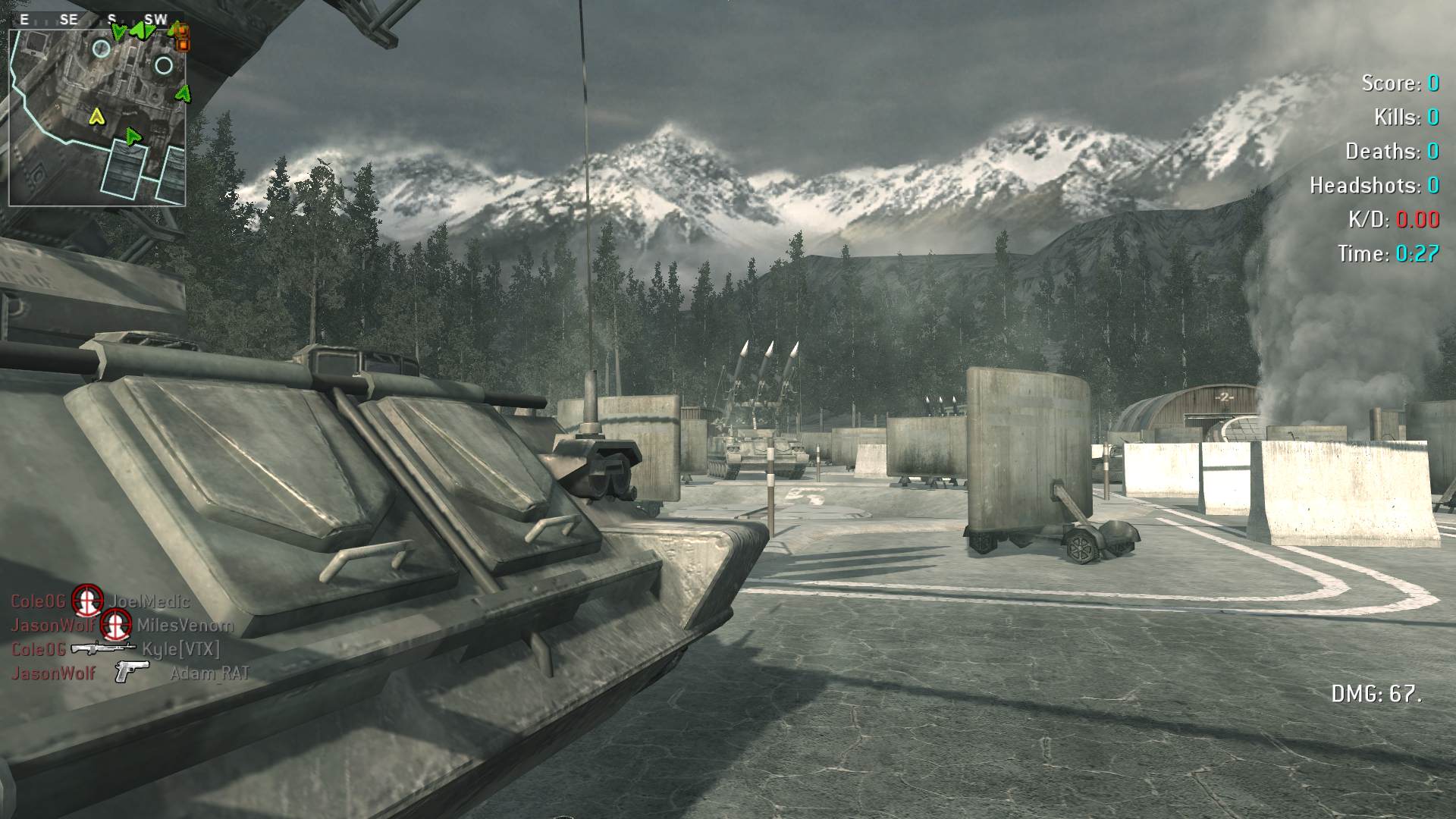This screenshot has height=819, width=1456.
Task: Select MilesVenom in the kill feed
Action: pos(185,626)
